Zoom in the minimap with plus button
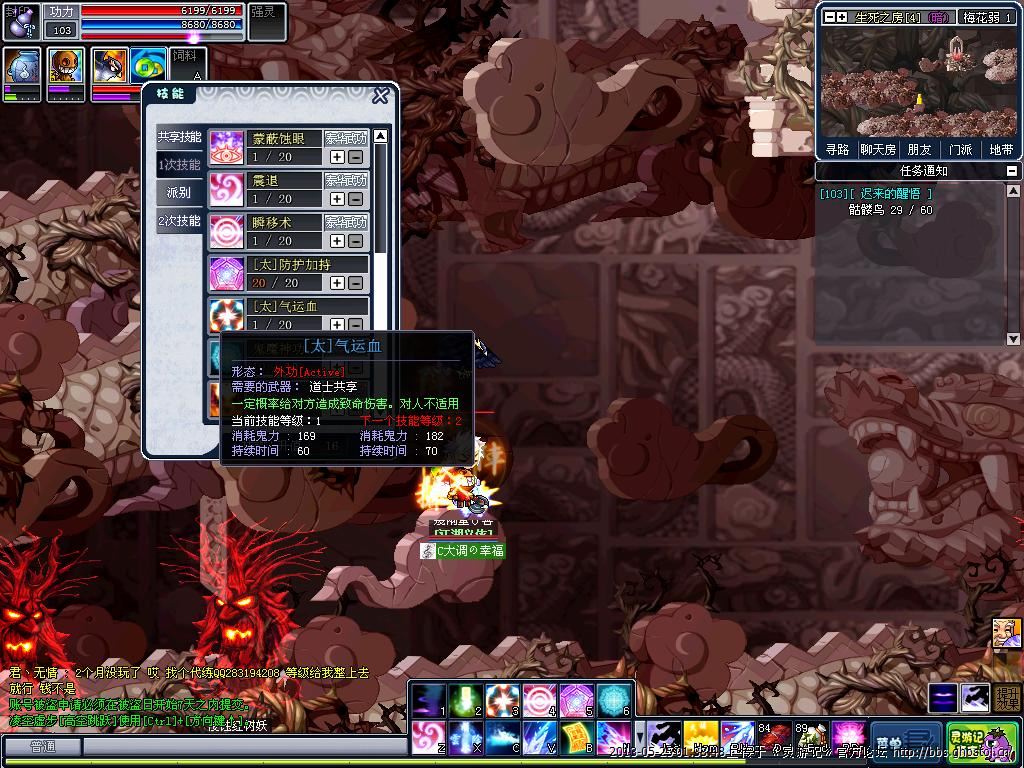1024x768 pixels. (842, 17)
